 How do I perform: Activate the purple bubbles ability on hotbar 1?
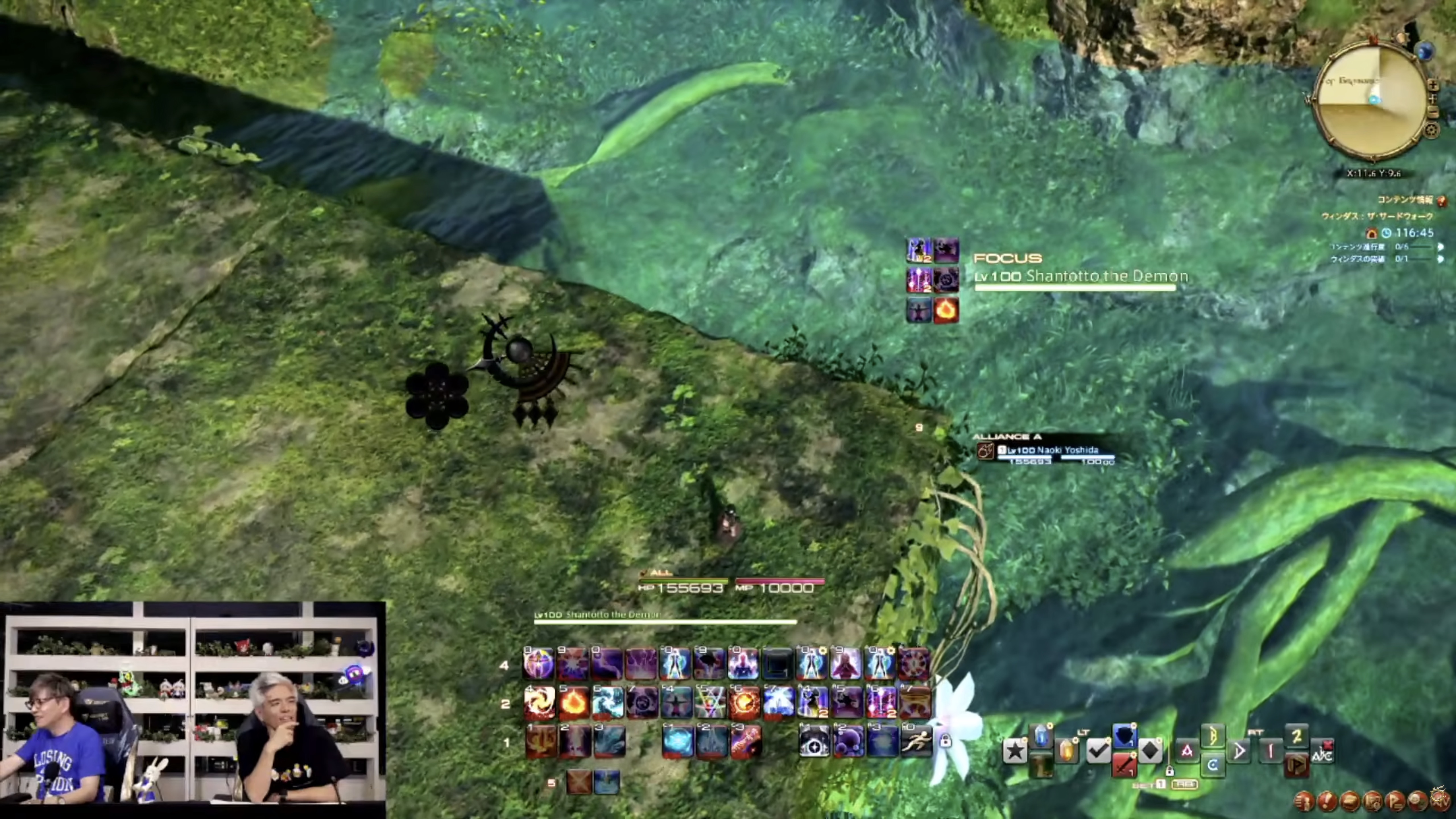click(848, 741)
